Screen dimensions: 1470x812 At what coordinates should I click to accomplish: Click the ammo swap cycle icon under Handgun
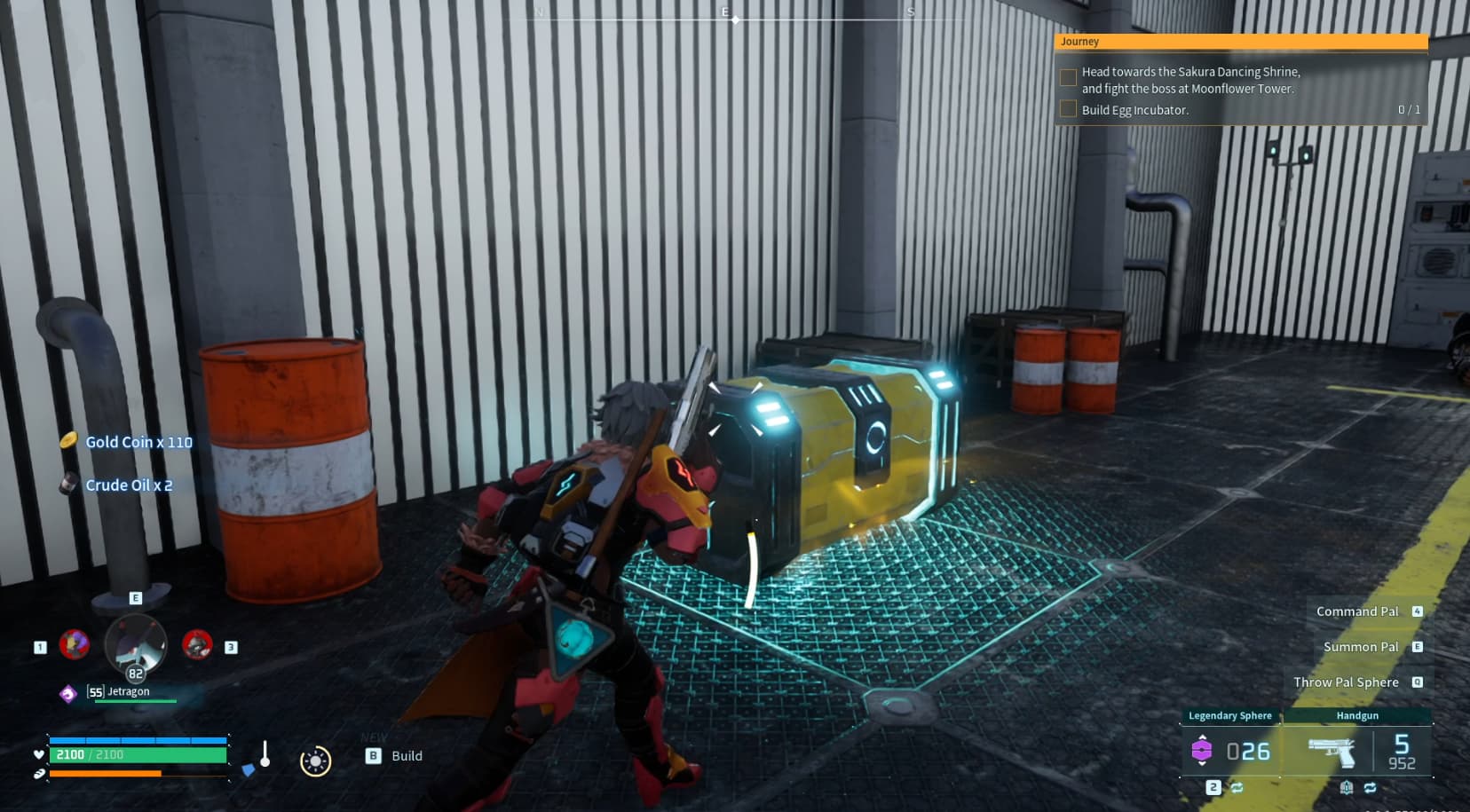point(1371,787)
